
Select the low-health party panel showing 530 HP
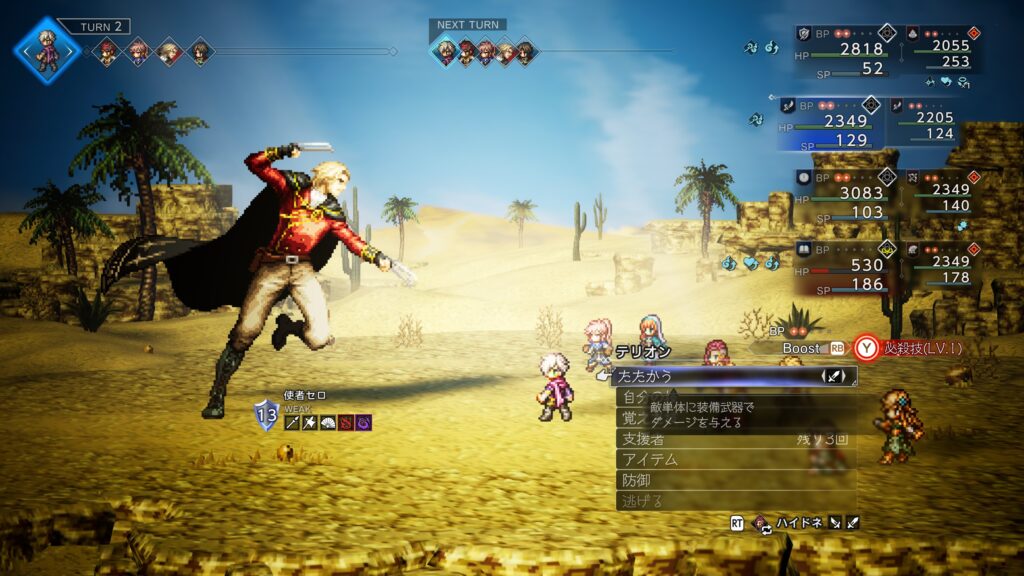pyautogui.click(x=840, y=267)
